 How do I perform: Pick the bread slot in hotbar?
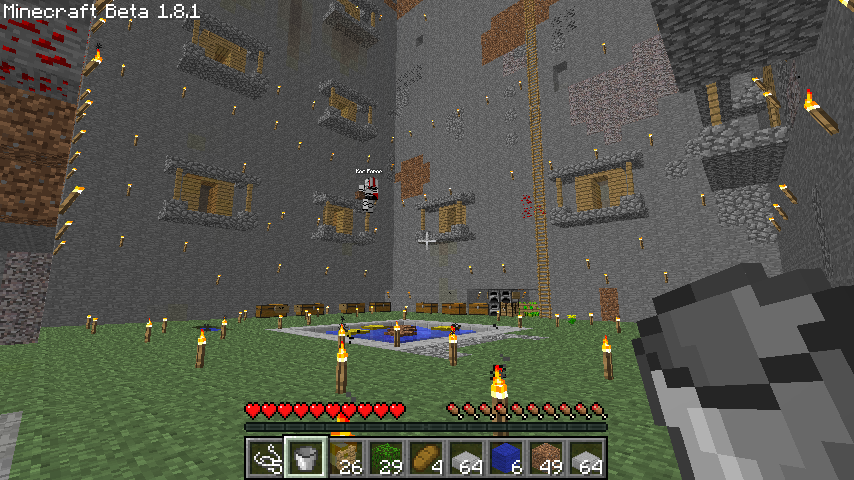pos(425,458)
